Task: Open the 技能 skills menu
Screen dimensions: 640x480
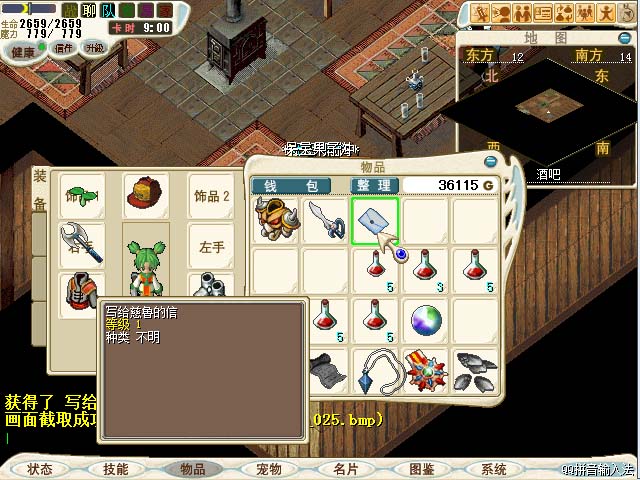Action: (x=115, y=469)
